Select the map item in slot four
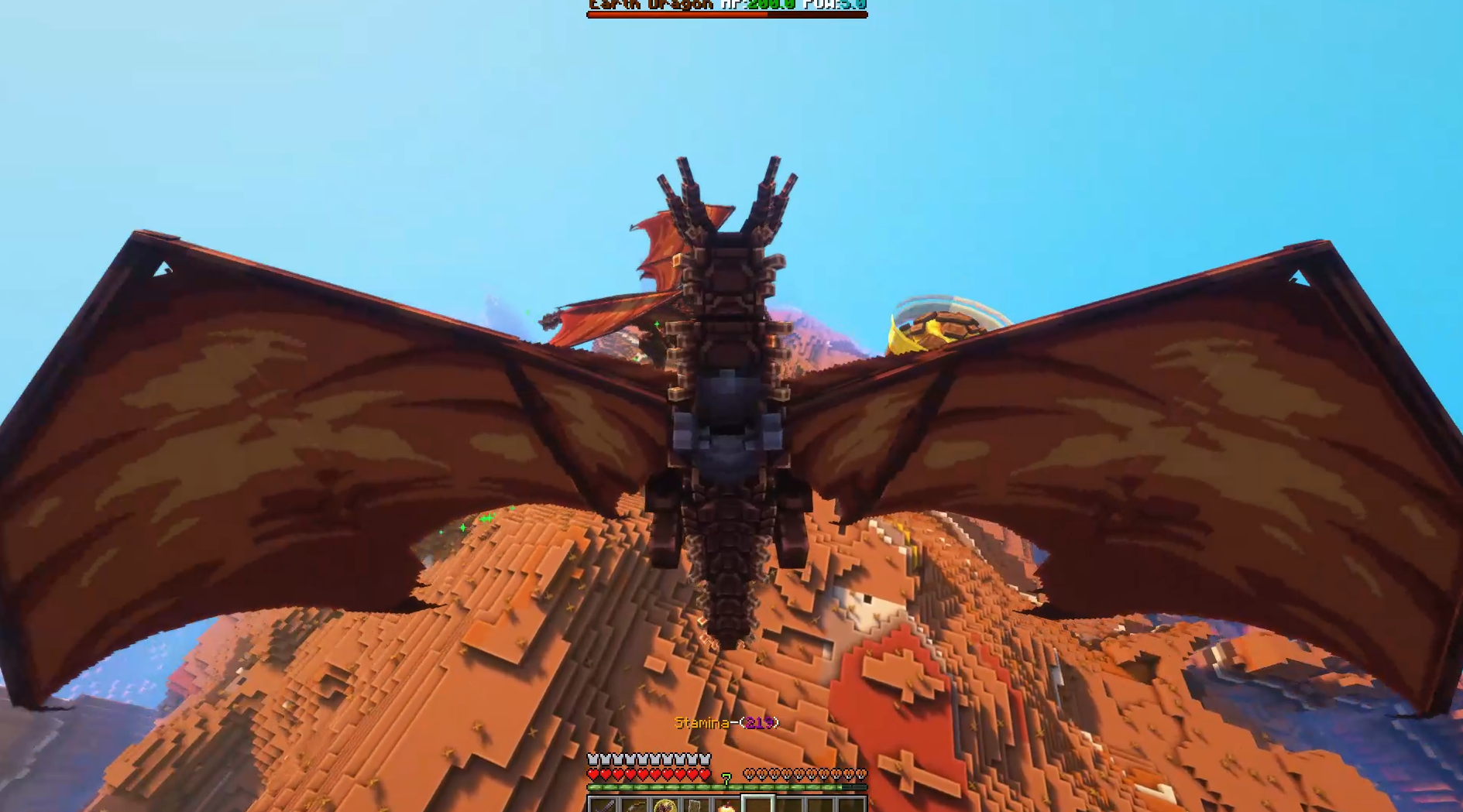Screen dimensions: 1463x812 [694, 807]
